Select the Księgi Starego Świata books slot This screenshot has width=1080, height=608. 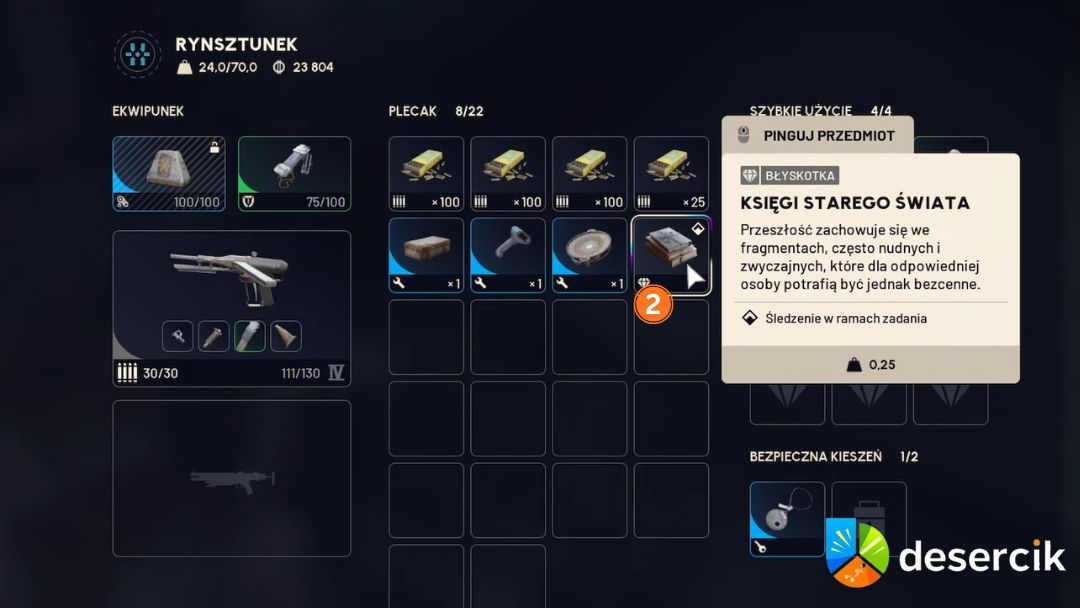[x=671, y=255]
